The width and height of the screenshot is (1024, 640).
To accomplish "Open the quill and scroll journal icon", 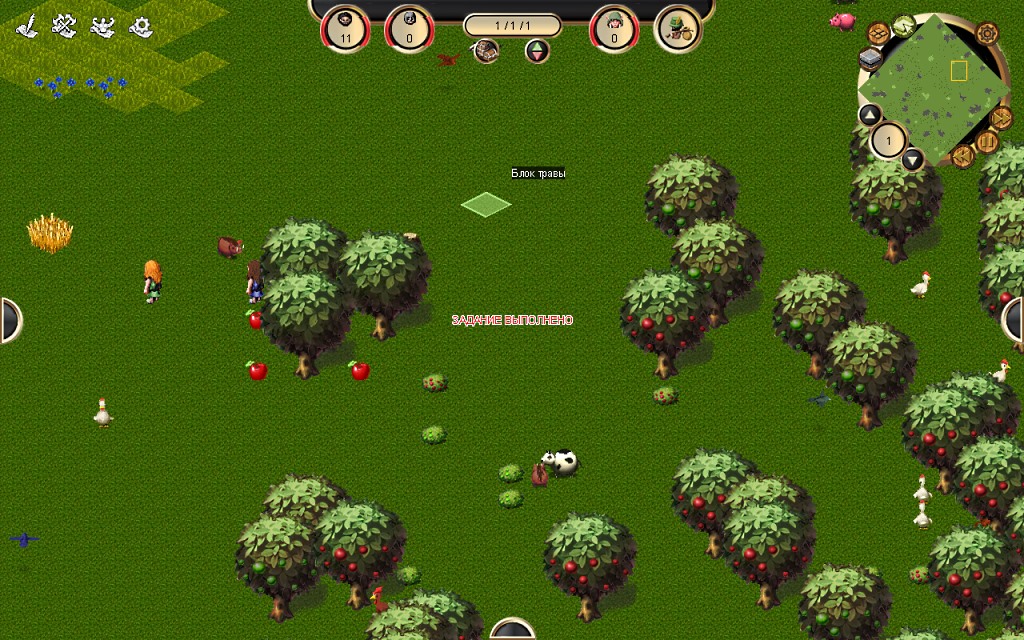I will point(29,26).
